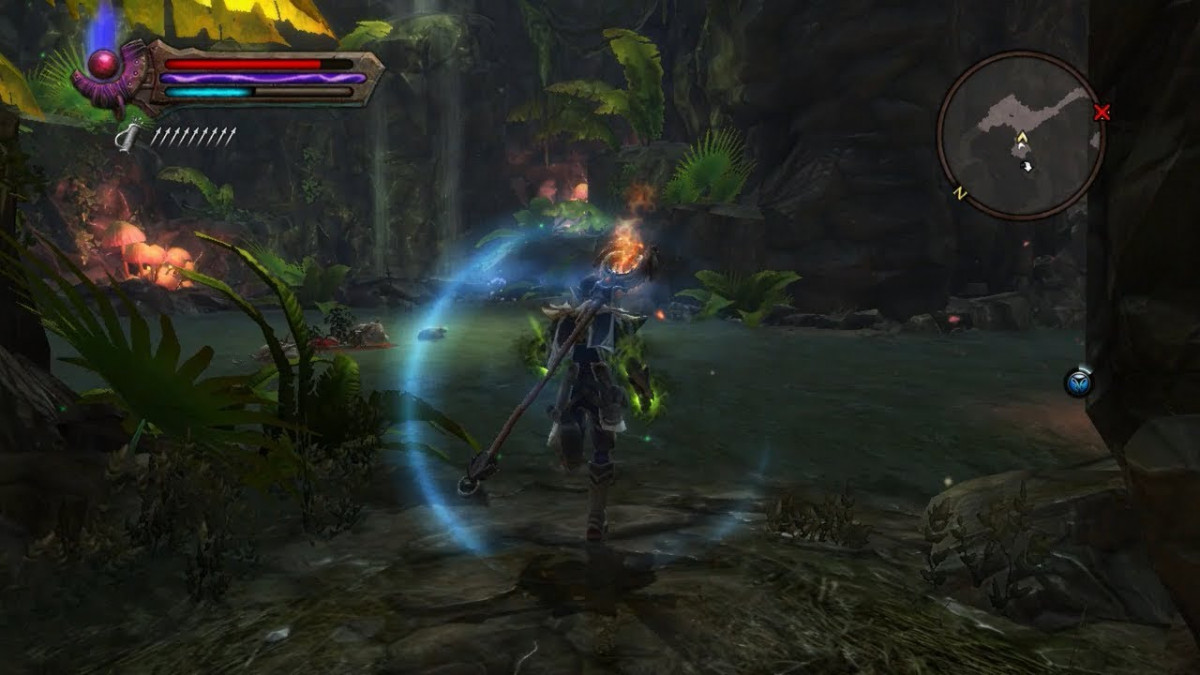Select the red X marker on minimap edge
The image size is (1200, 675).
[x=1102, y=113]
